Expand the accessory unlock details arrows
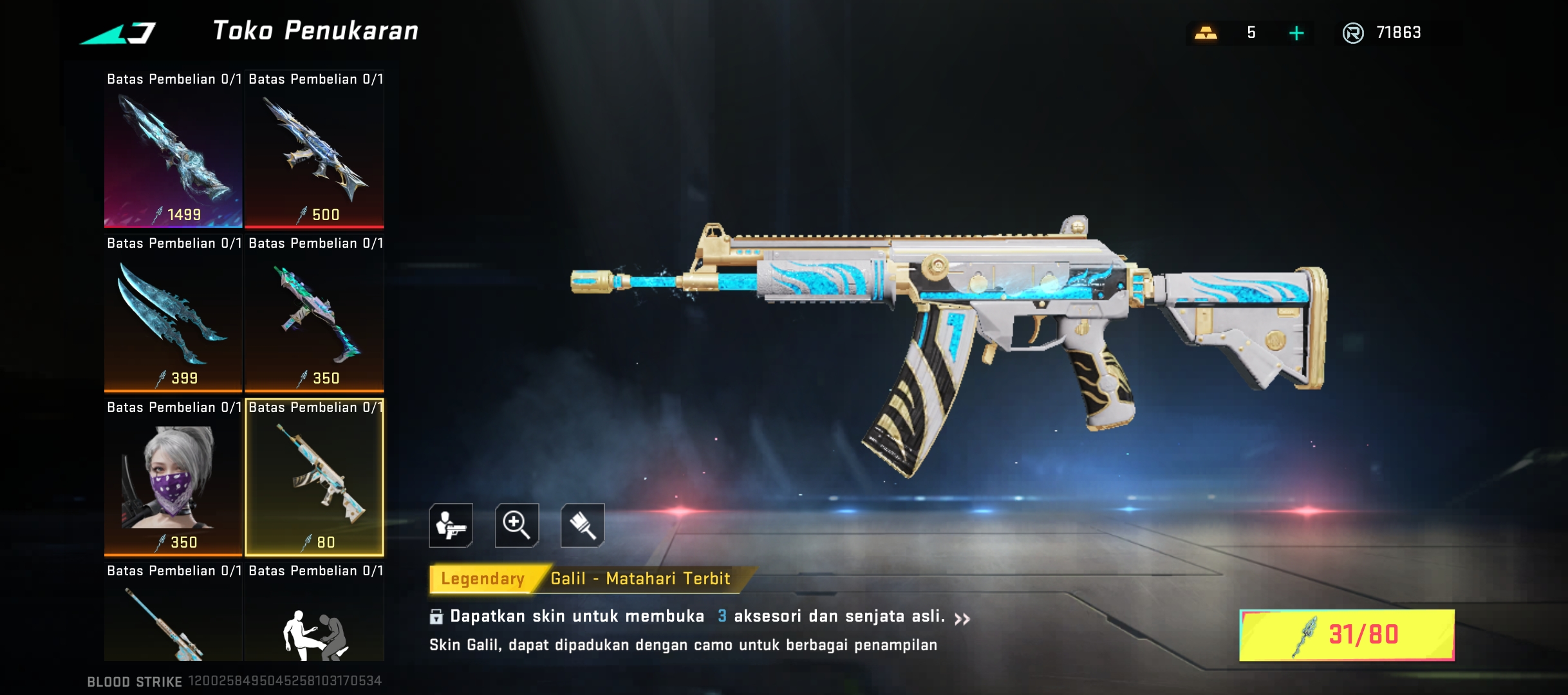 point(962,619)
